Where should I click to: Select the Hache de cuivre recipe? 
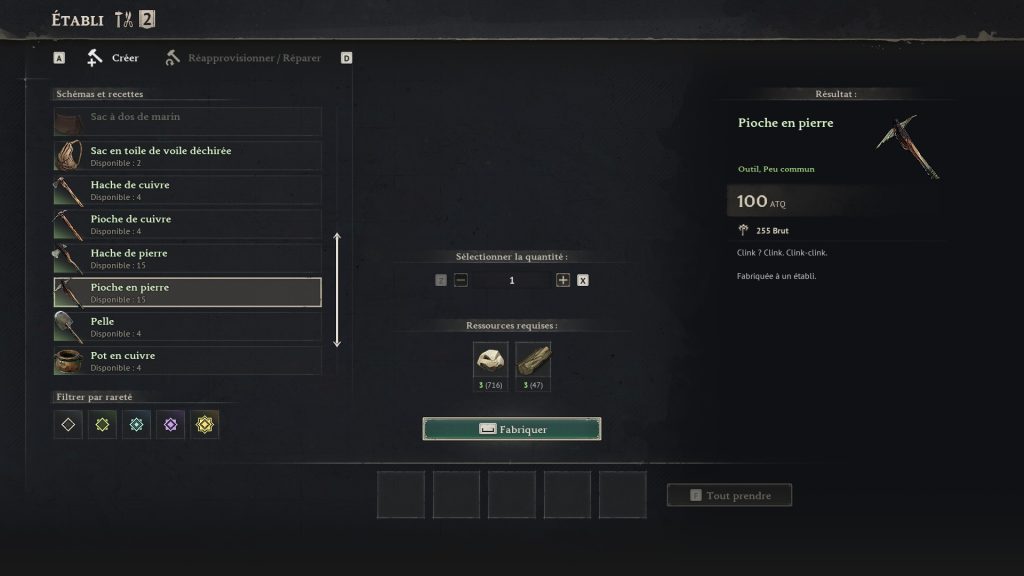point(187,190)
